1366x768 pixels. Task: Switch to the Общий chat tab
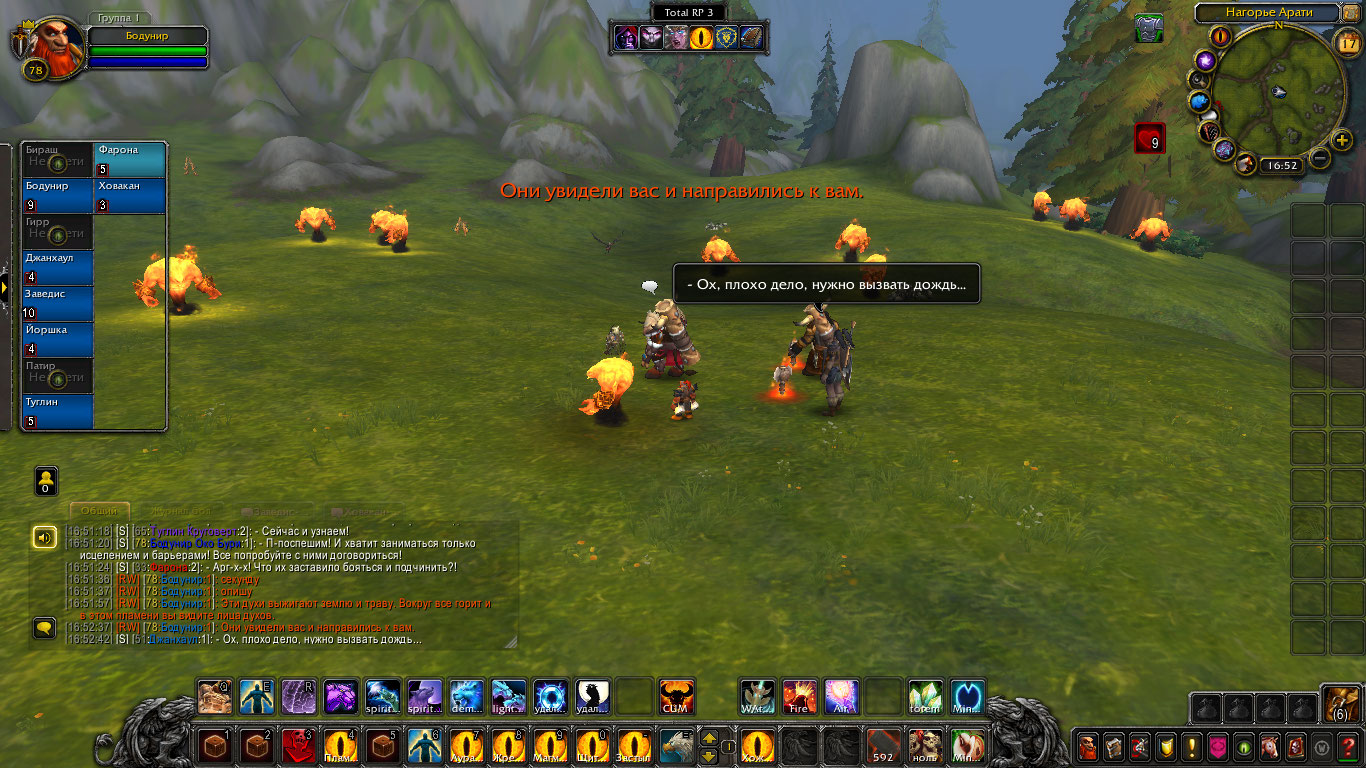pos(99,511)
